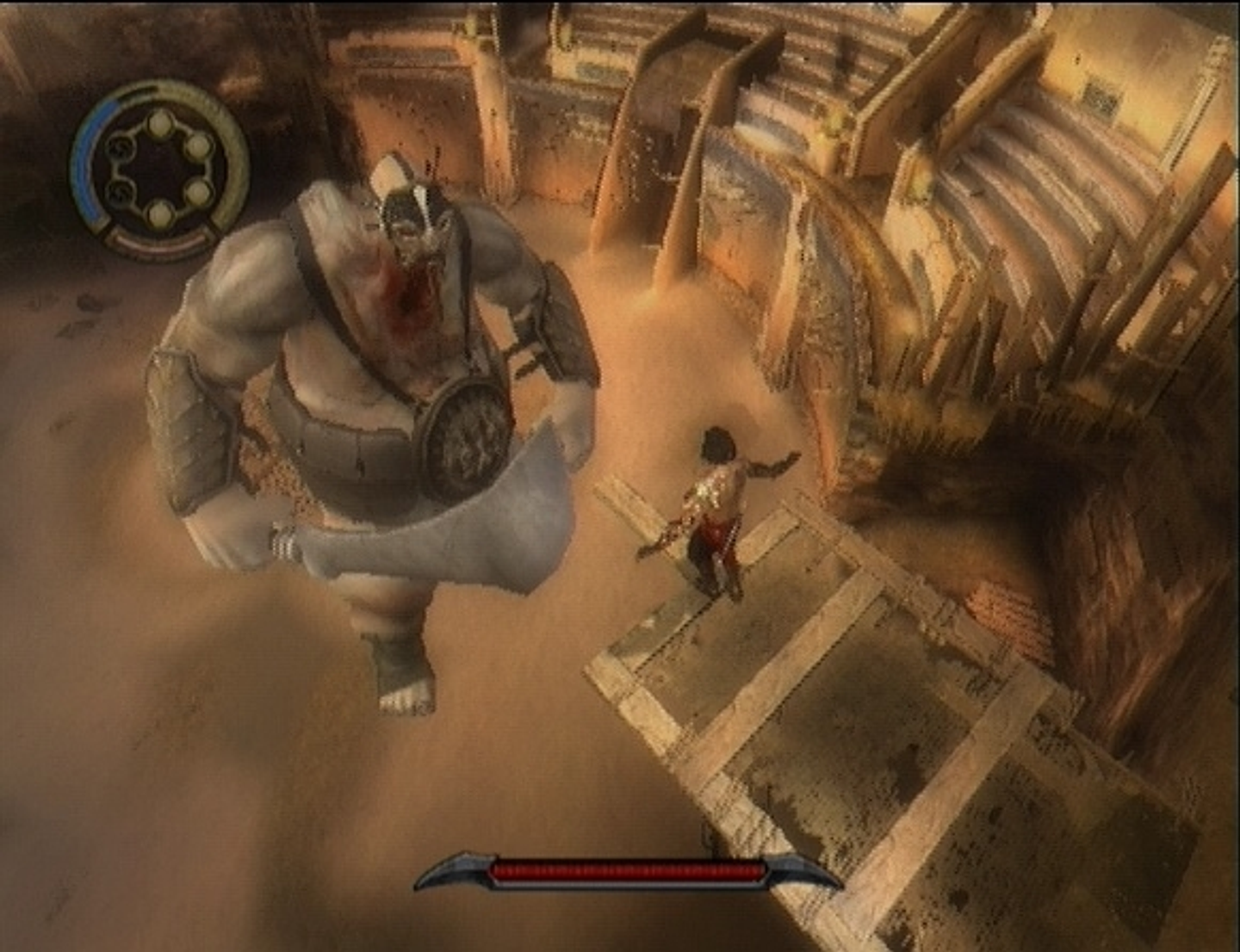Click the empty upper-left sand tank slot
The image size is (1240, 952).
pyautogui.click(x=120, y=149)
